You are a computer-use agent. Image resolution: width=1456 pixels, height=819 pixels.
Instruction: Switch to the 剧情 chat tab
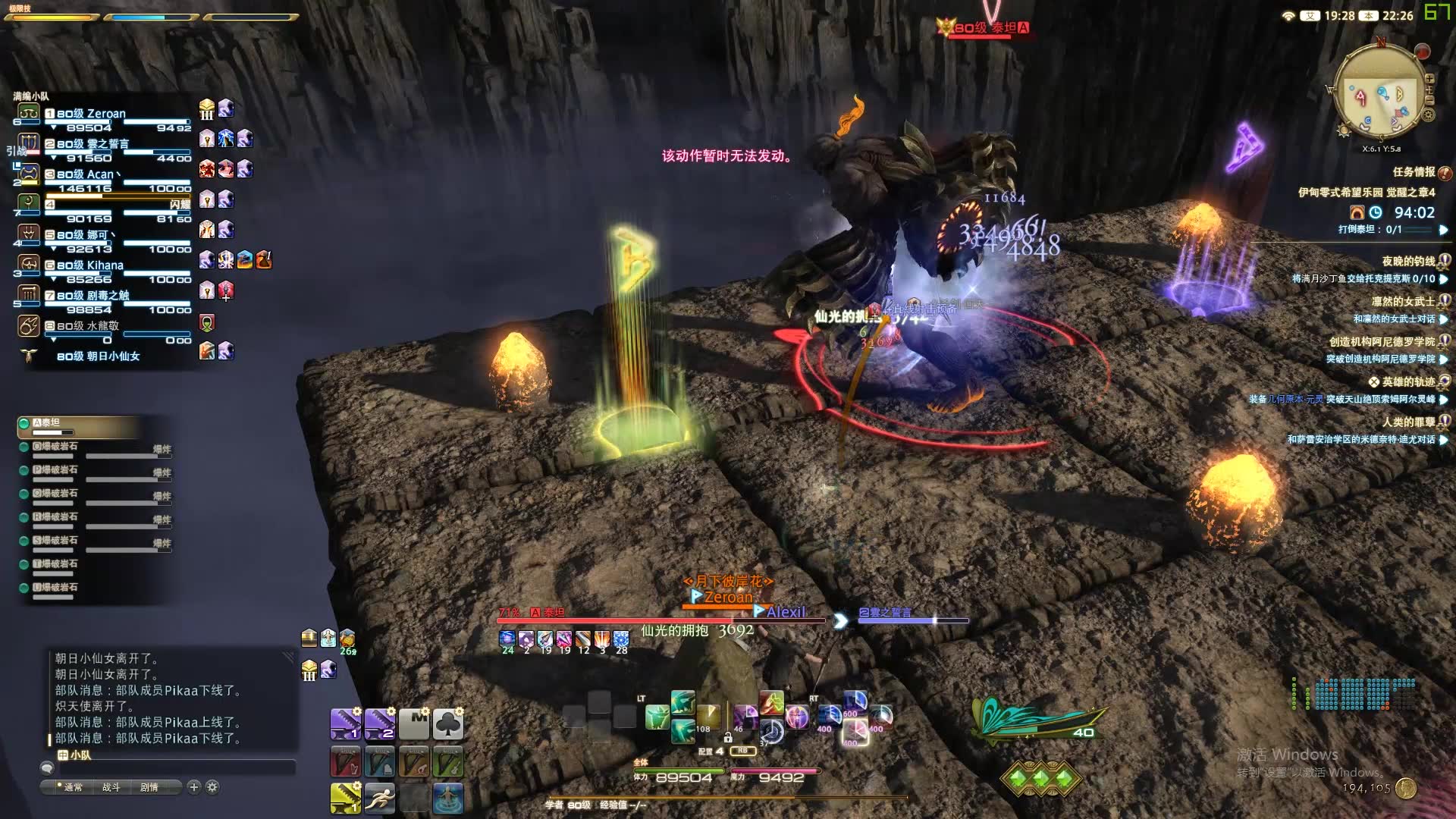(151, 788)
